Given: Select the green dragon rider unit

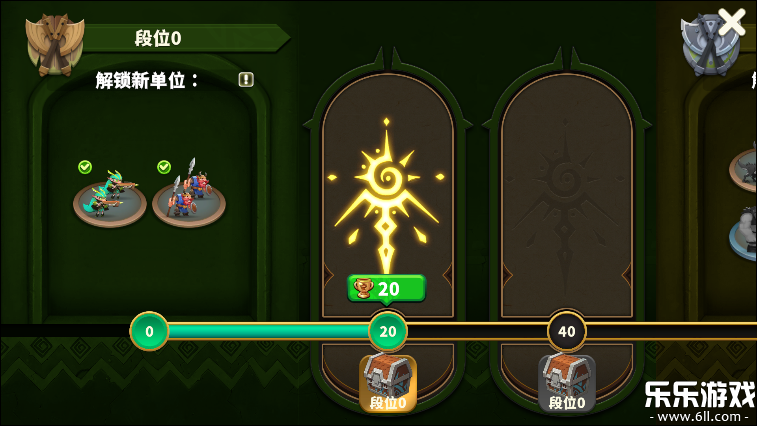Looking at the screenshot, I should pyautogui.click(x=109, y=195).
